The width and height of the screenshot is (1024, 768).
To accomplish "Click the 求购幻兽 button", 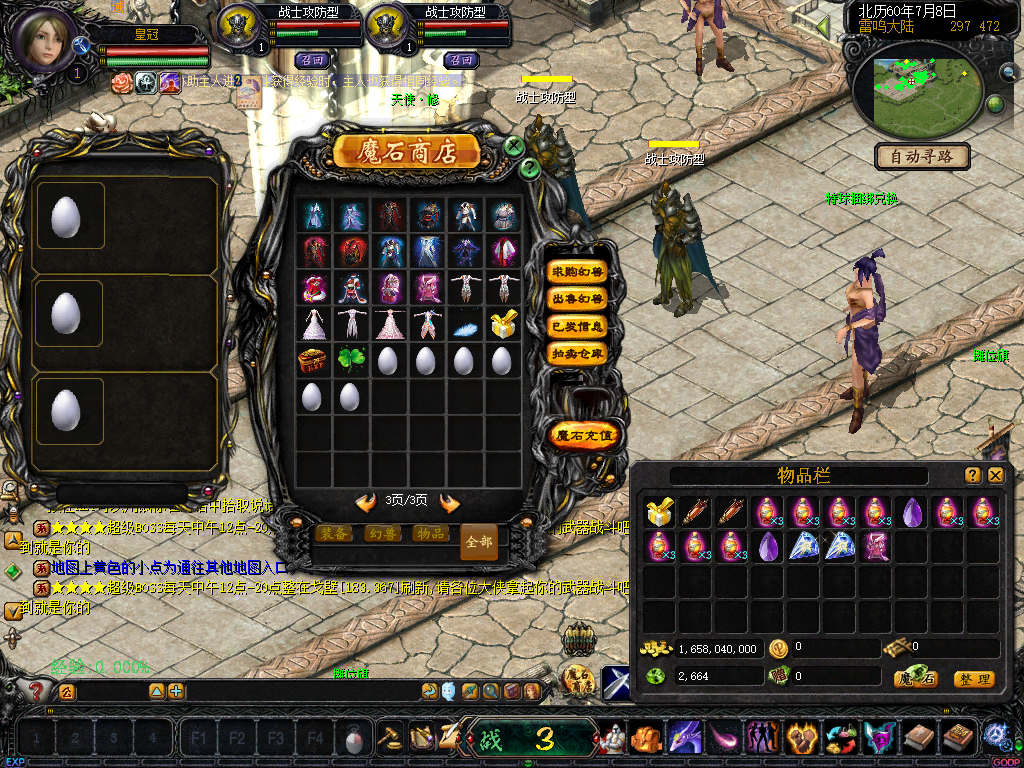I will pyautogui.click(x=578, y=272).
